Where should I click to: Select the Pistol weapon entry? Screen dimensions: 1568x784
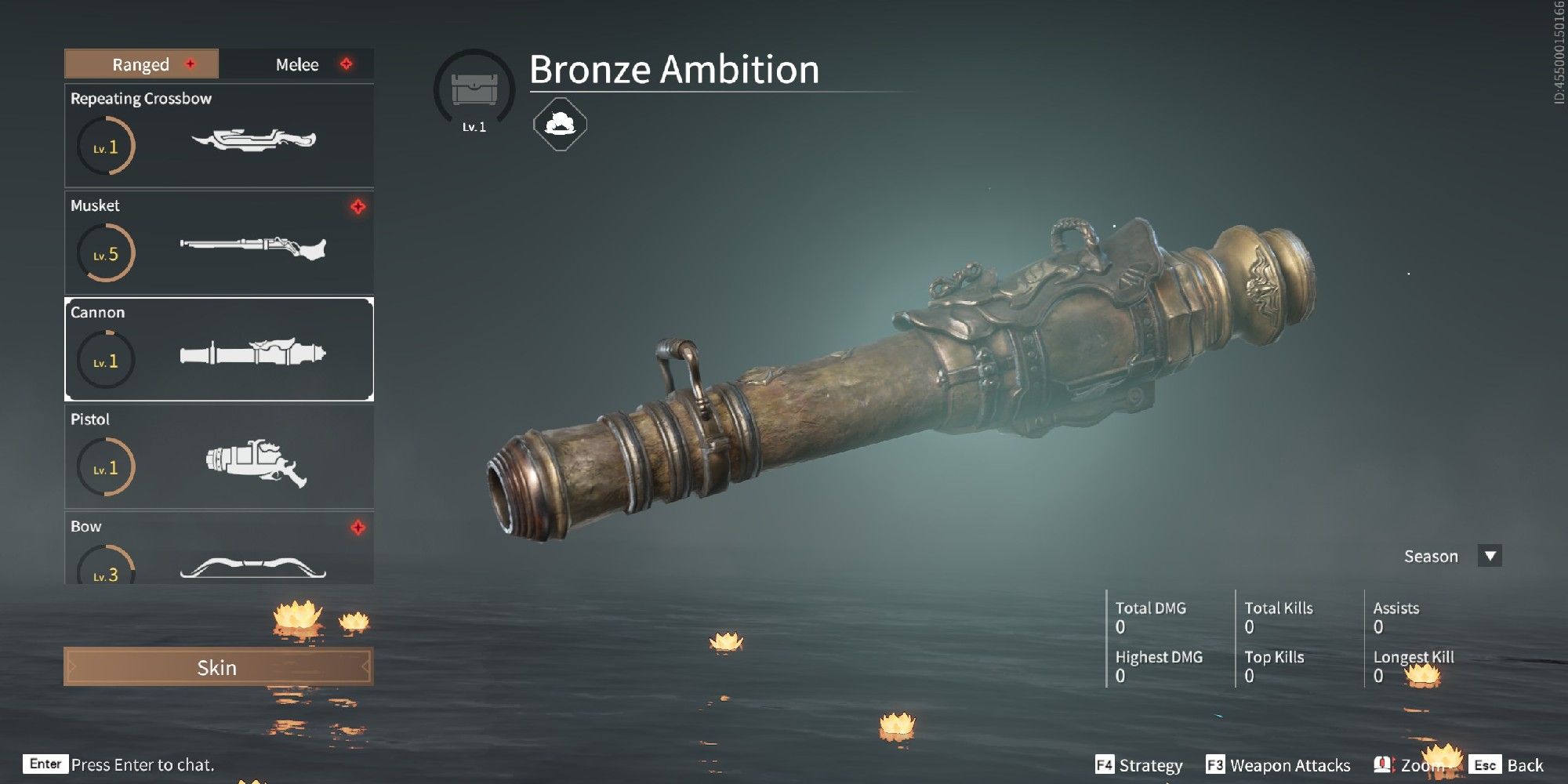pos(219,456)
